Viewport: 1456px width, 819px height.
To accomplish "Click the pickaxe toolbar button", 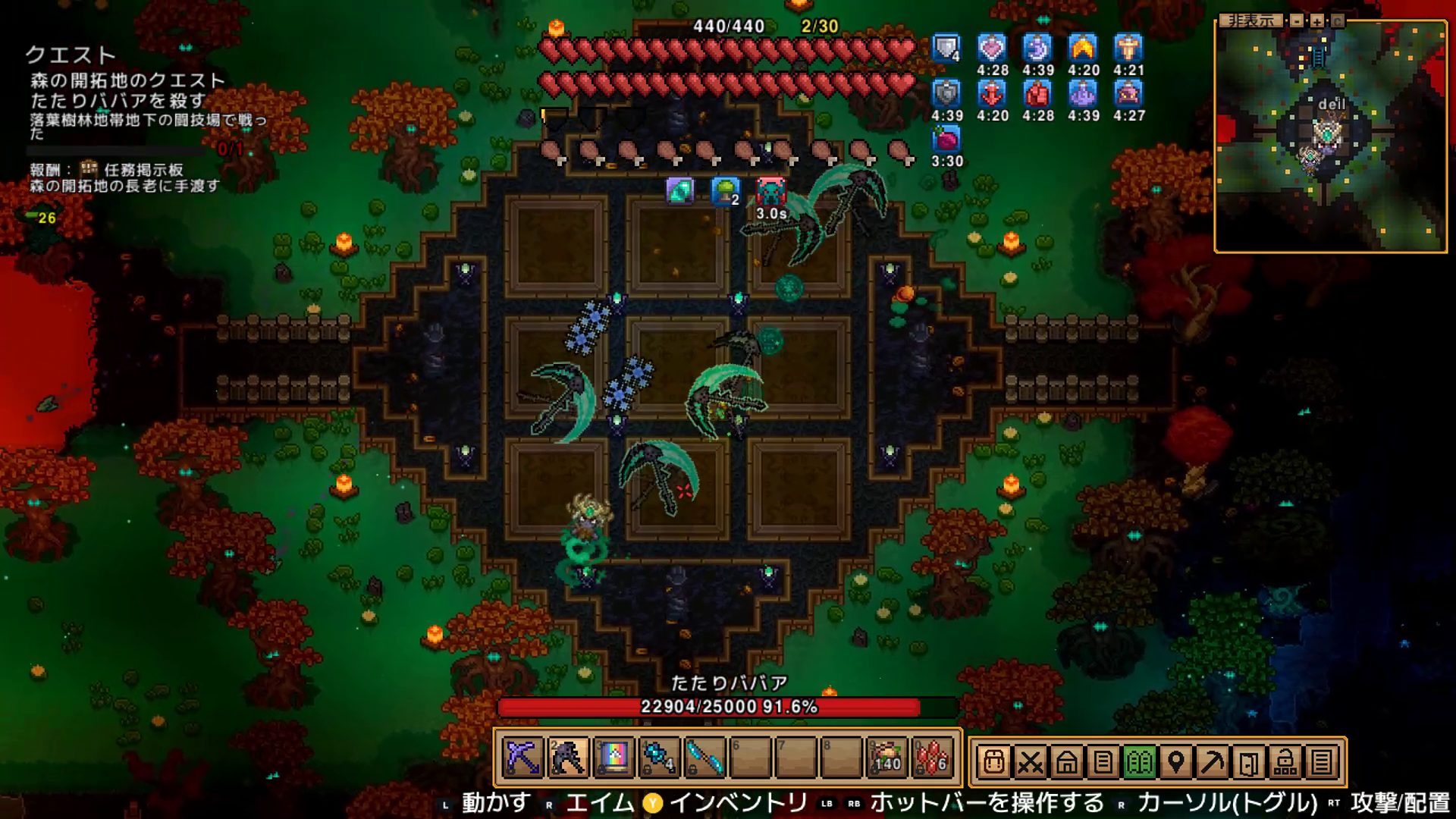I will click(x=1212, y=761).
